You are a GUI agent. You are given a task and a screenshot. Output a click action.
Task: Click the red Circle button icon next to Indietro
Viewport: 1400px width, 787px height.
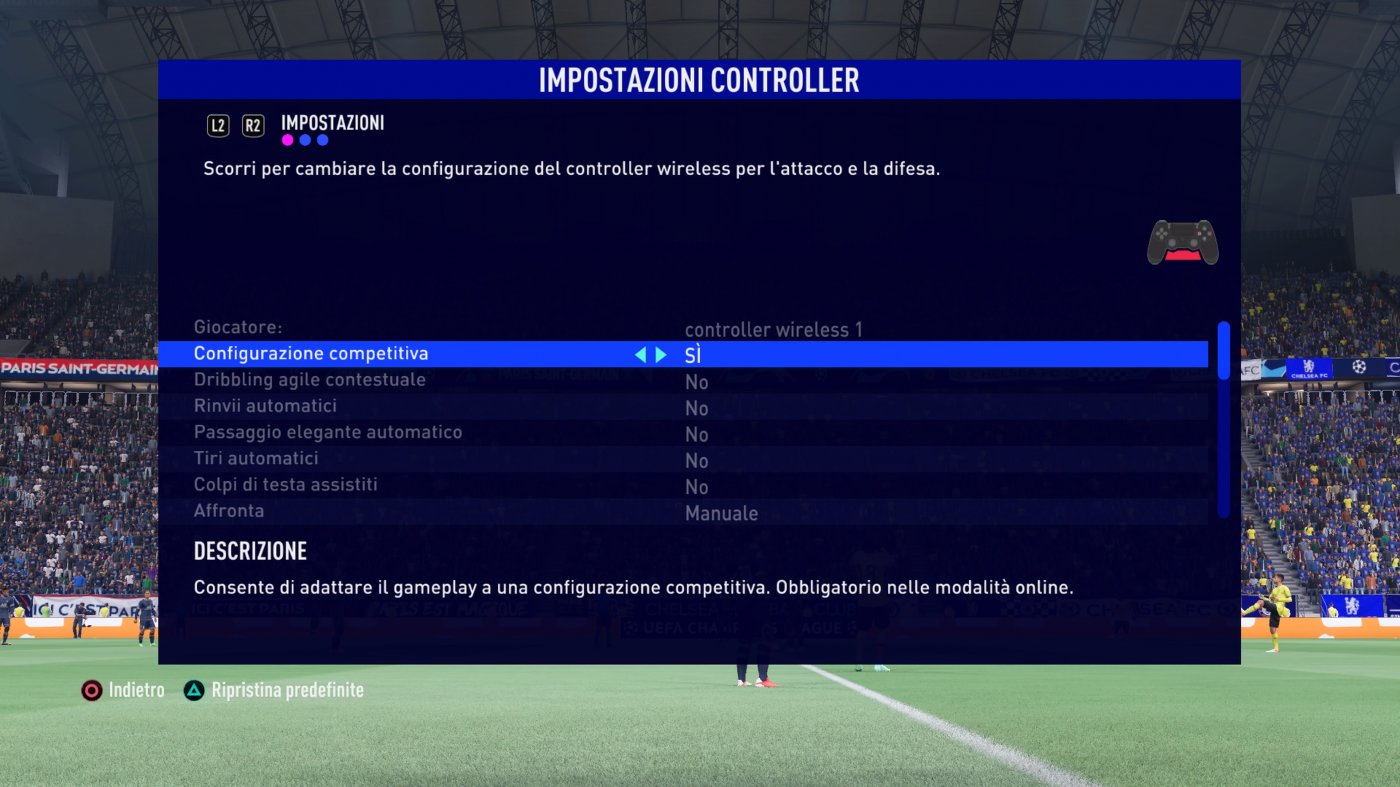click(90, 689)
